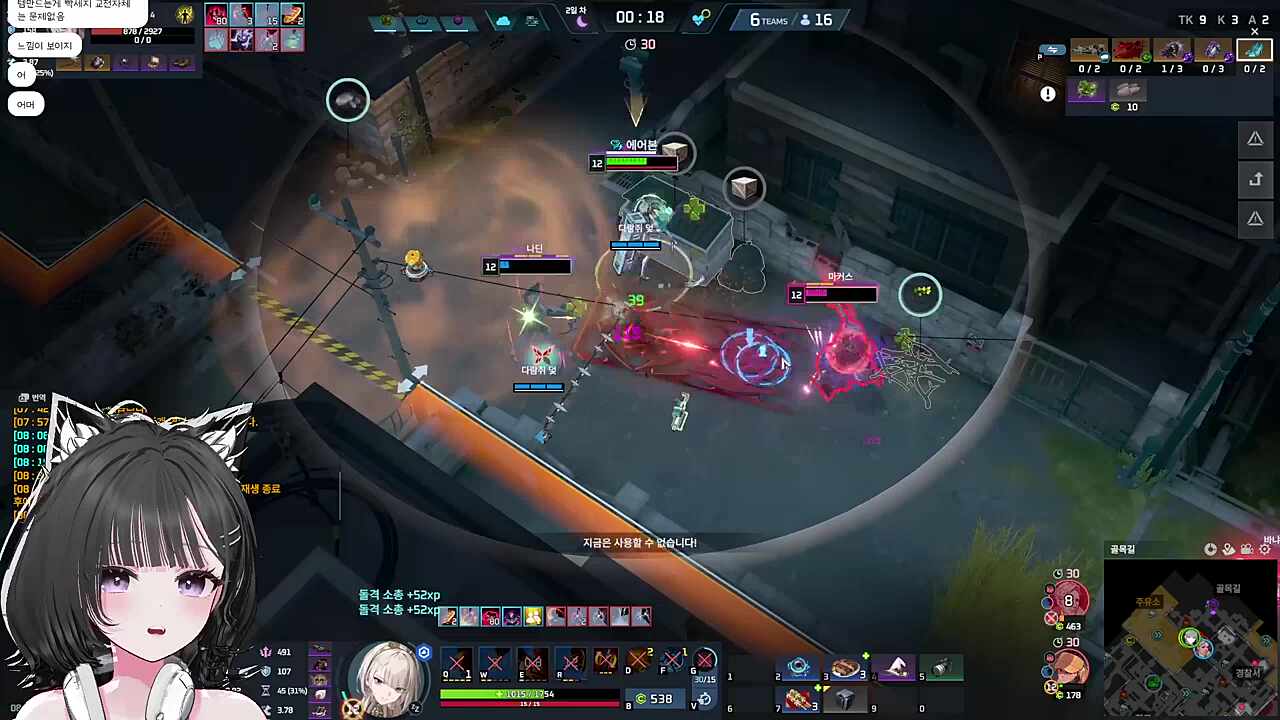Select the highlighted cyan crystal target item

click(1254, 50)
